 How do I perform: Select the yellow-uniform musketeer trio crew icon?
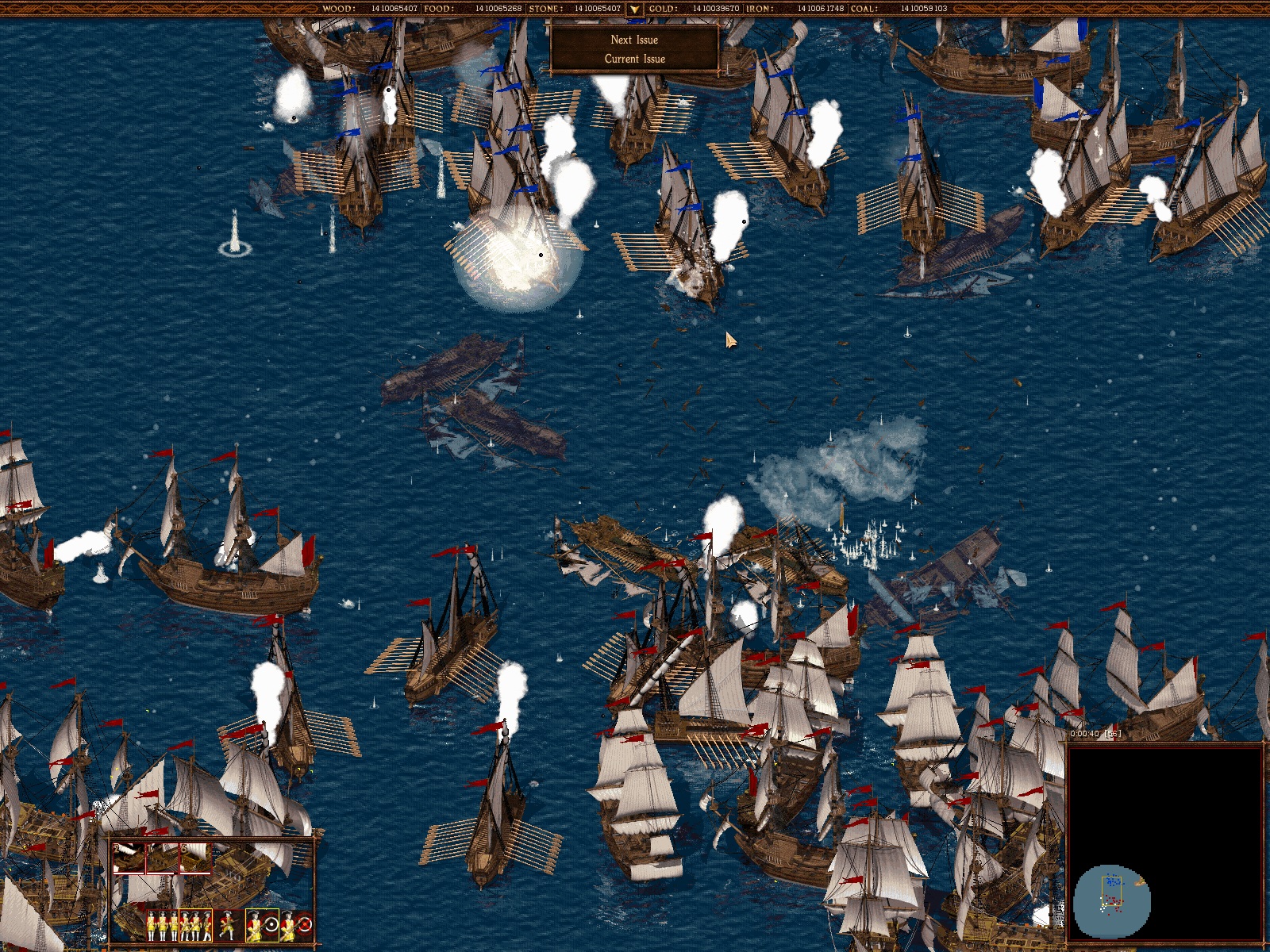[x=163, y=925]
